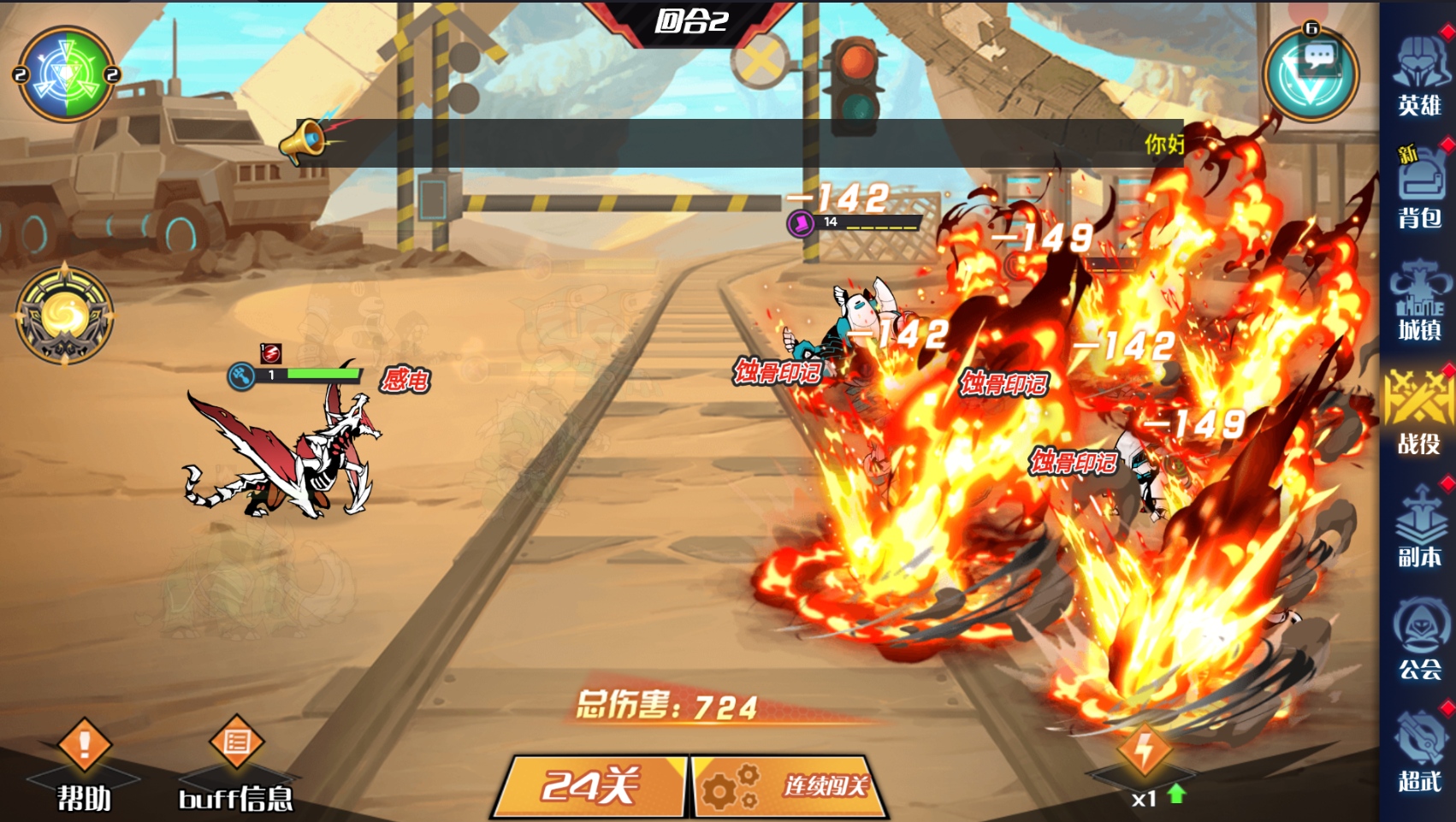Click the blue-green faction emblem icon
Viewport: 1456px width, 822px height.
point(66,74)
